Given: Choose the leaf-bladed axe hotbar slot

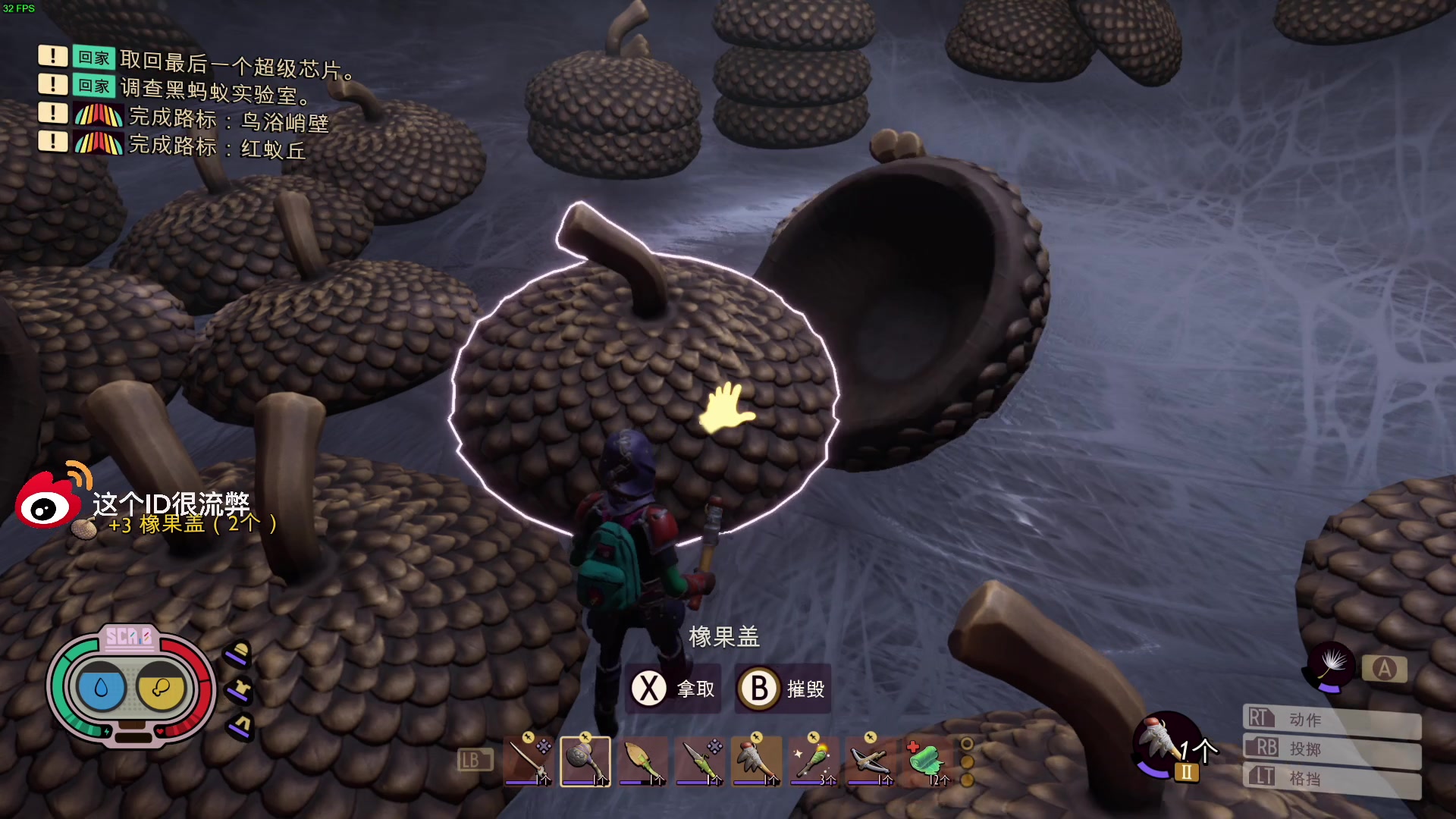Looking at the screenshot, I should [642, 761].
